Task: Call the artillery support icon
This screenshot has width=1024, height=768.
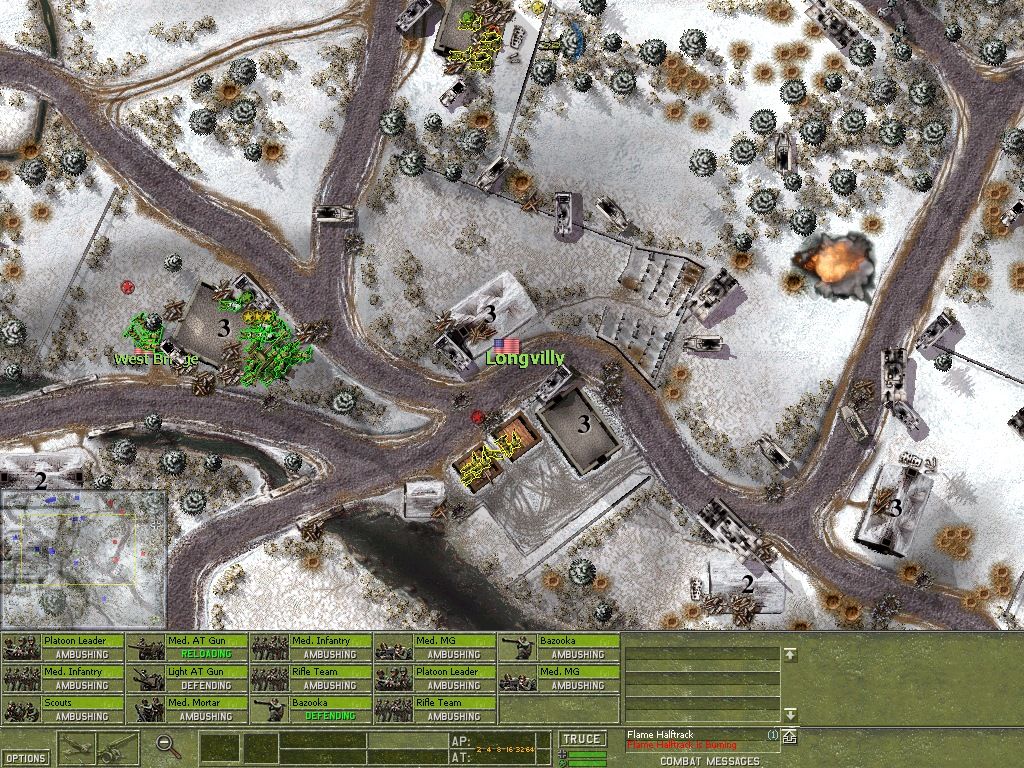Action: point(118,747)
